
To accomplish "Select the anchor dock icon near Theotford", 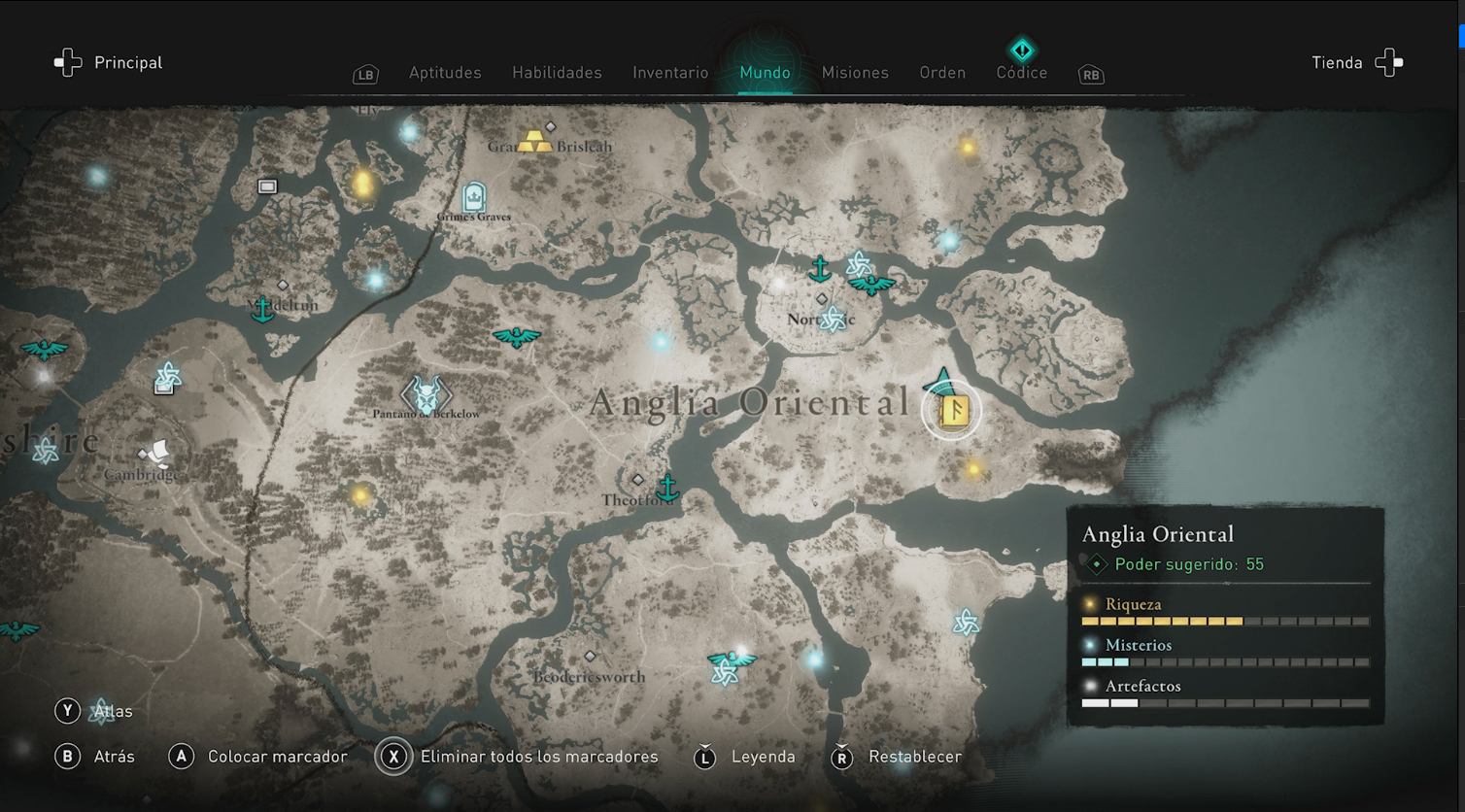I will click(x=668, y=486).
